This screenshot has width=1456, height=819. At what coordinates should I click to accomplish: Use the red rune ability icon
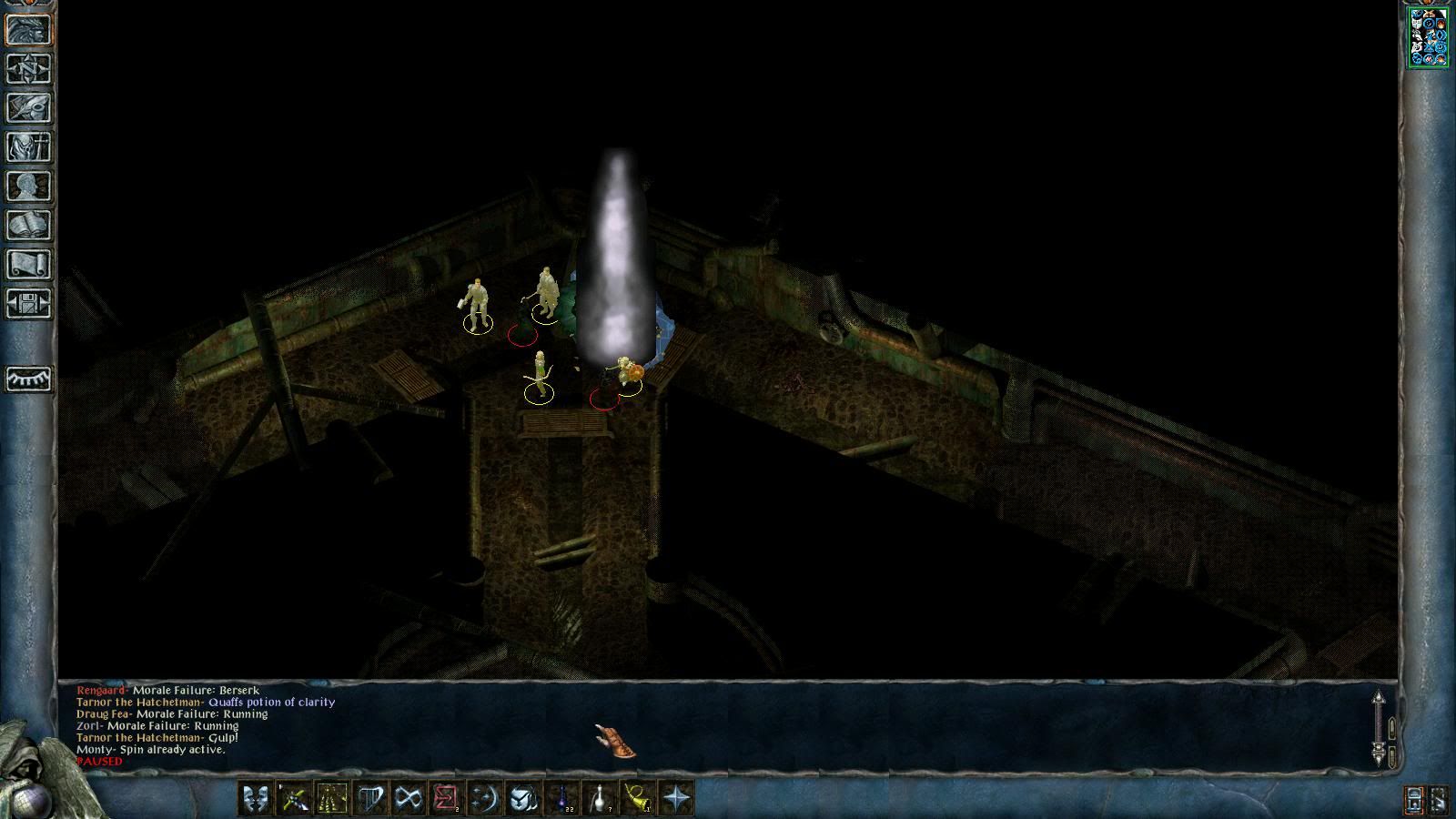[x=447, y=799]
